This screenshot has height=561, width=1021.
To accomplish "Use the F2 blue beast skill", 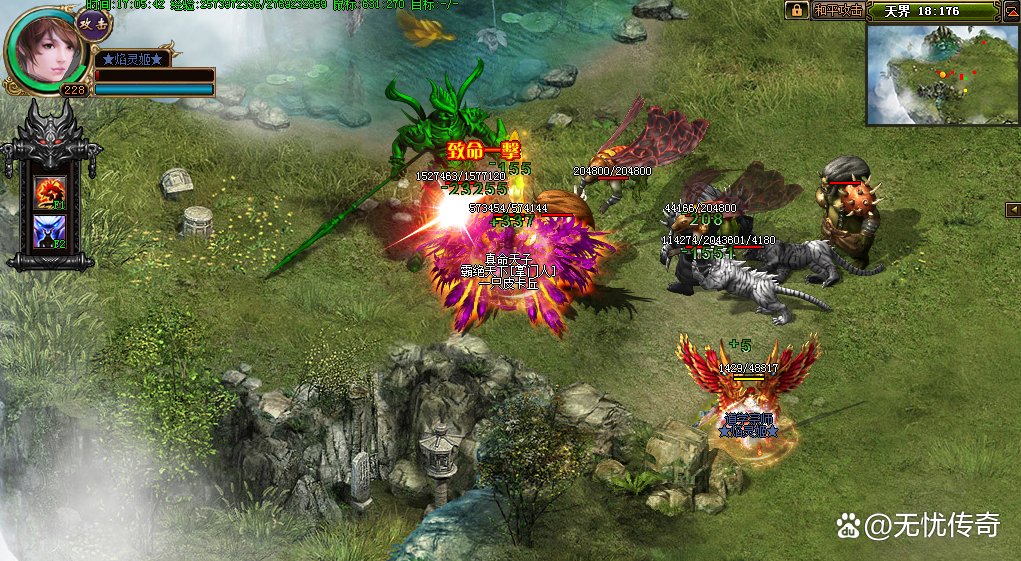I will coord(50,232).
